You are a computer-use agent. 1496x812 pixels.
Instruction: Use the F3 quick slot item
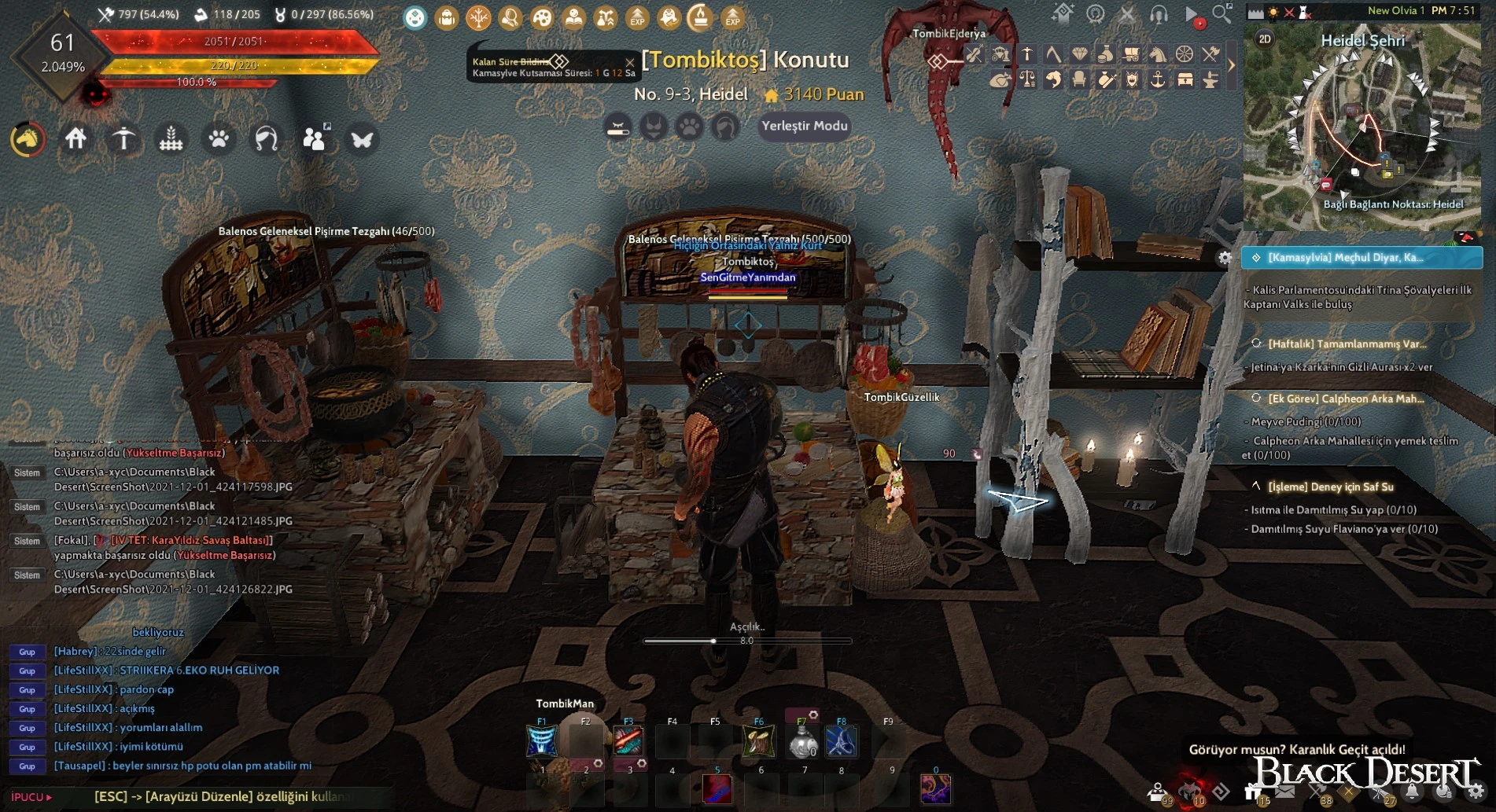click(x=628, y=741)
